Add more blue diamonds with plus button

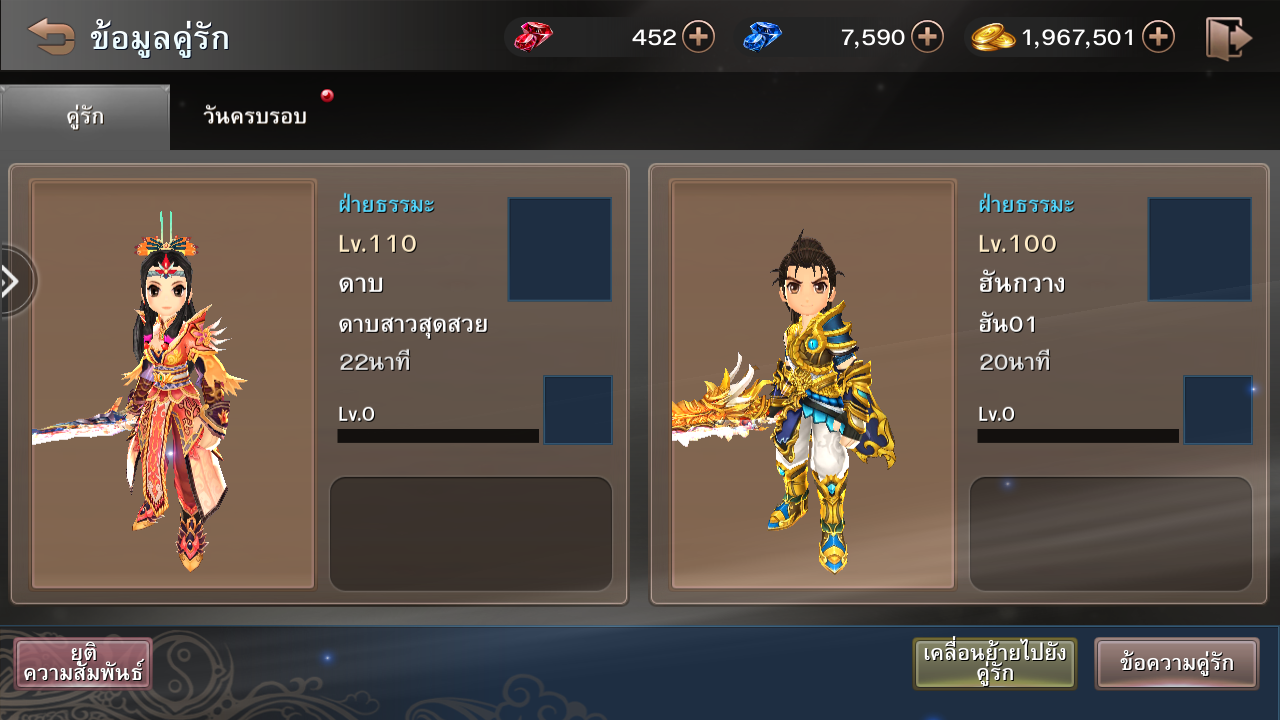(927, 37)
